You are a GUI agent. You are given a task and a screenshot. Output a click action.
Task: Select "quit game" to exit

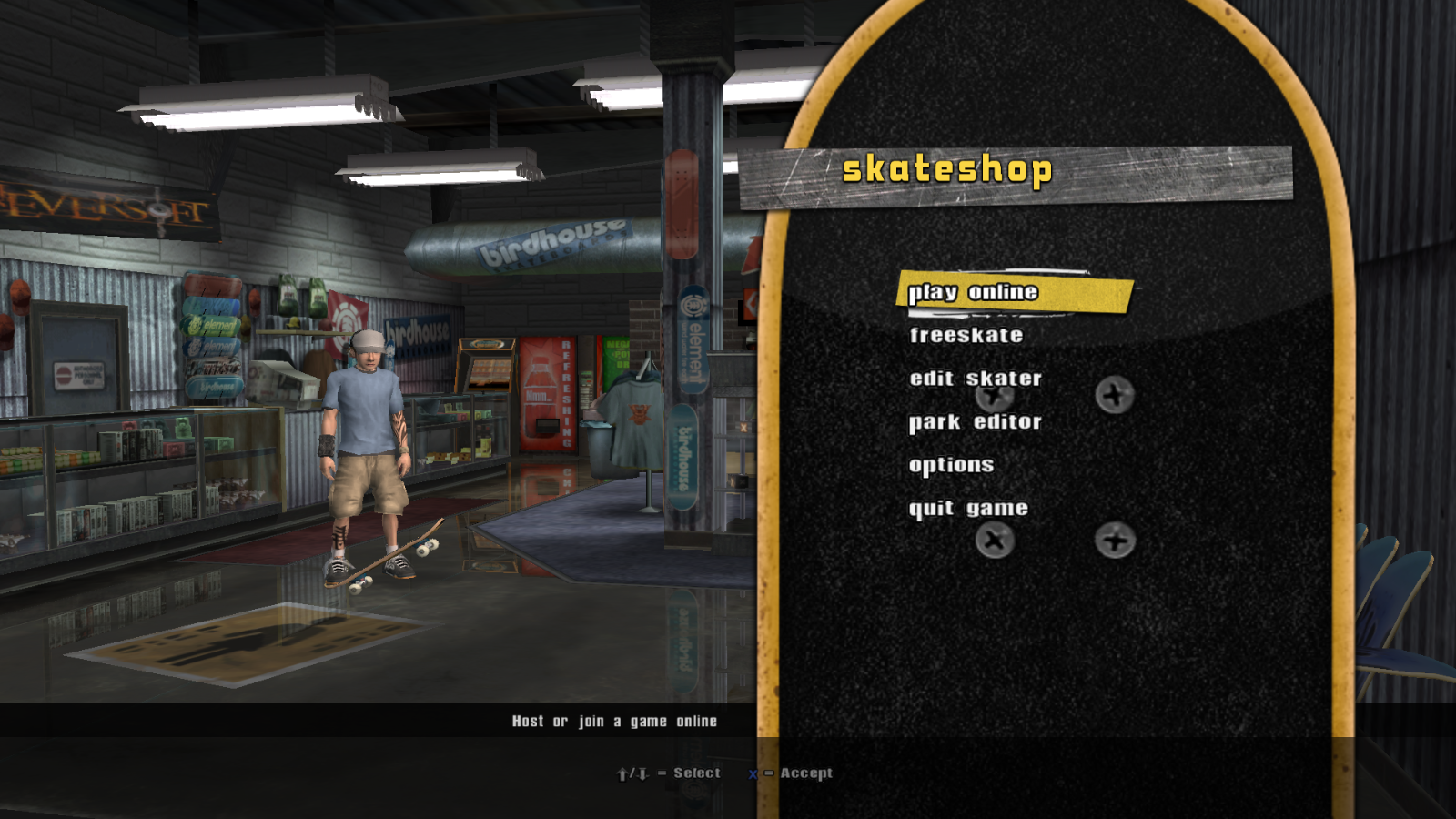click(968, 507)
